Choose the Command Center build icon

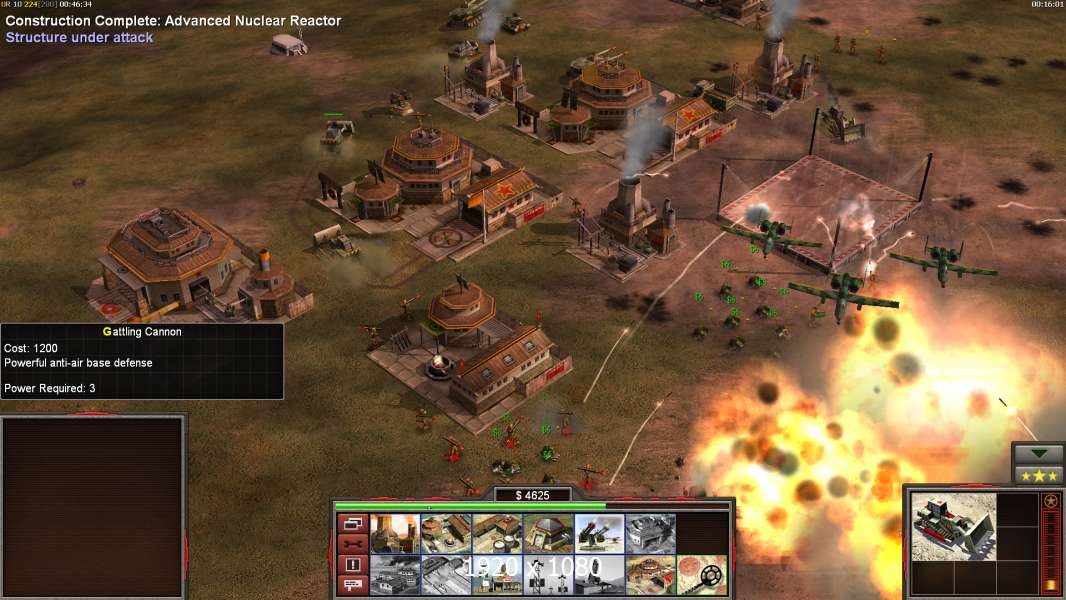[x=650, y=575]
